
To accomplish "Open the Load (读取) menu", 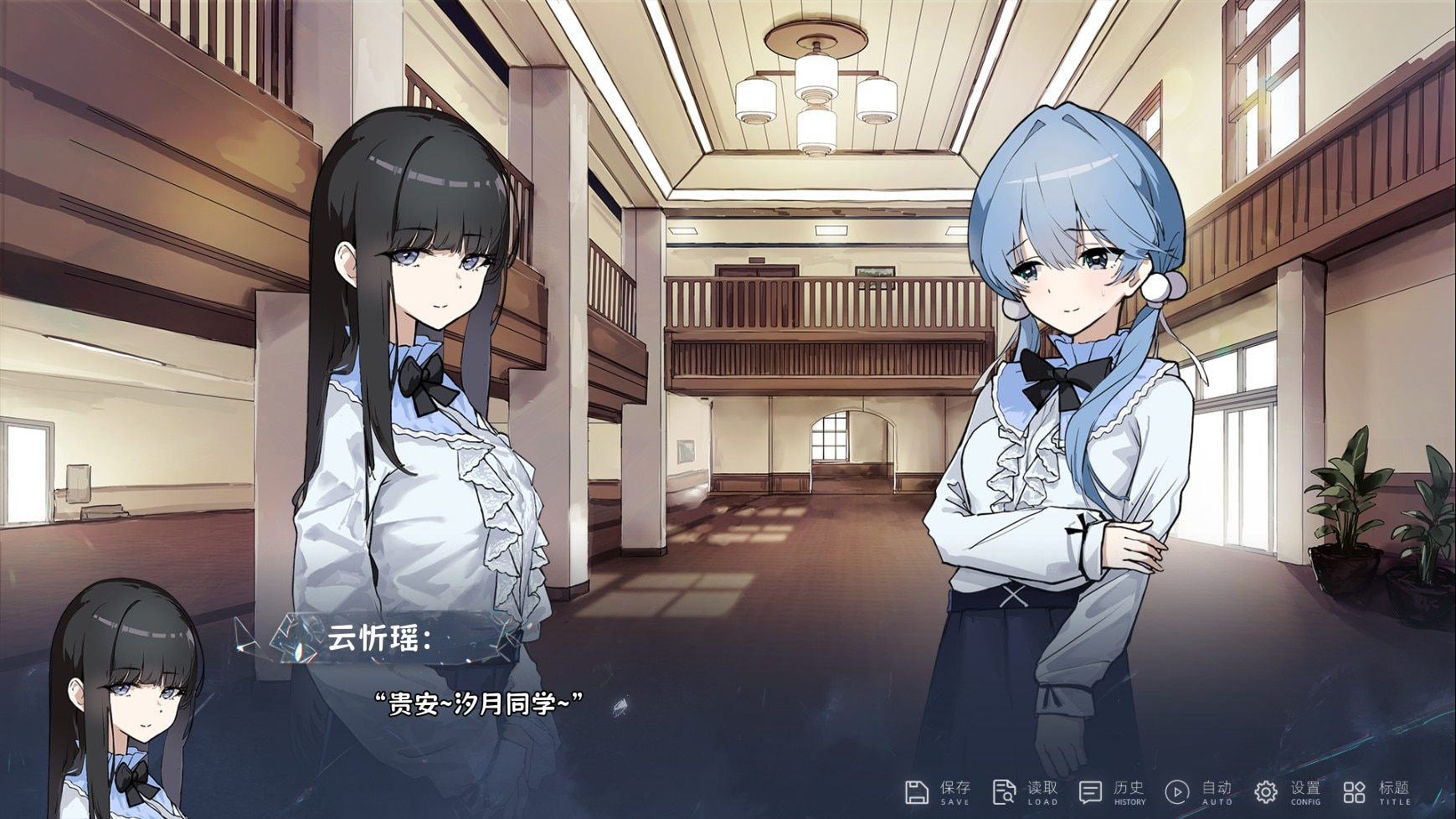I will (x=1025, y=791).
